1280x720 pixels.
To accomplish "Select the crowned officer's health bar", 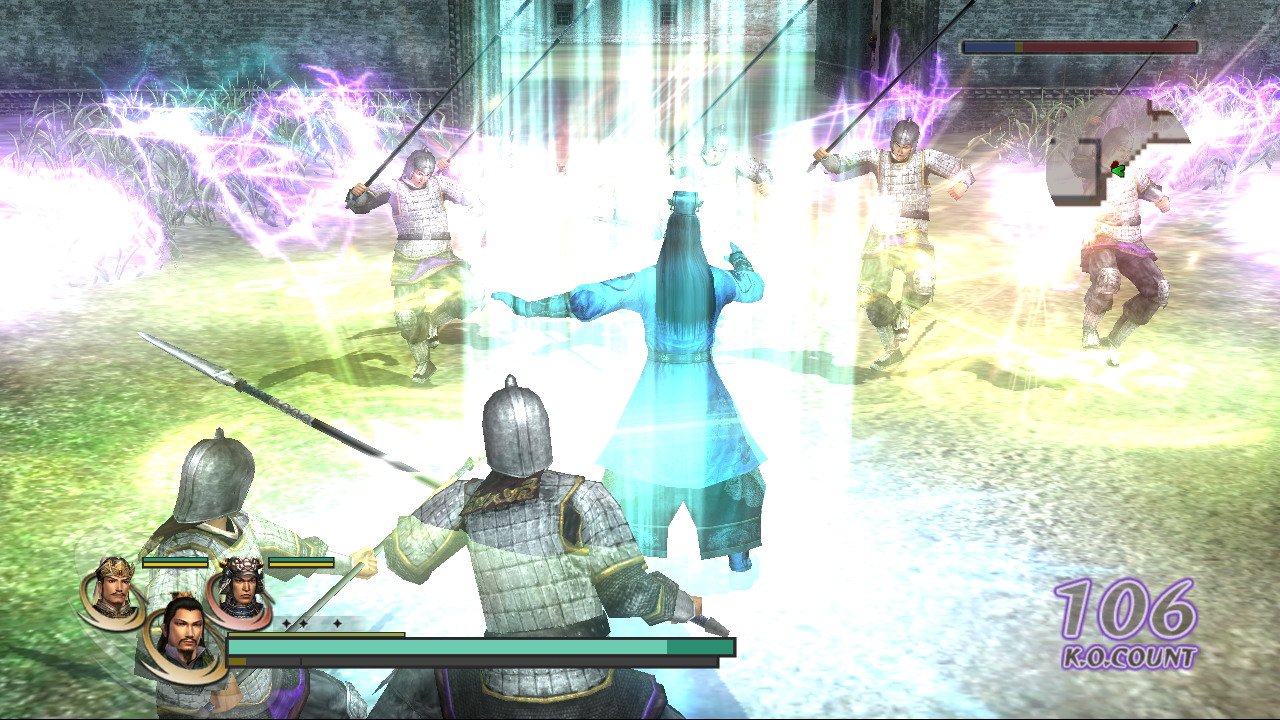I will (x=175, y=562).
